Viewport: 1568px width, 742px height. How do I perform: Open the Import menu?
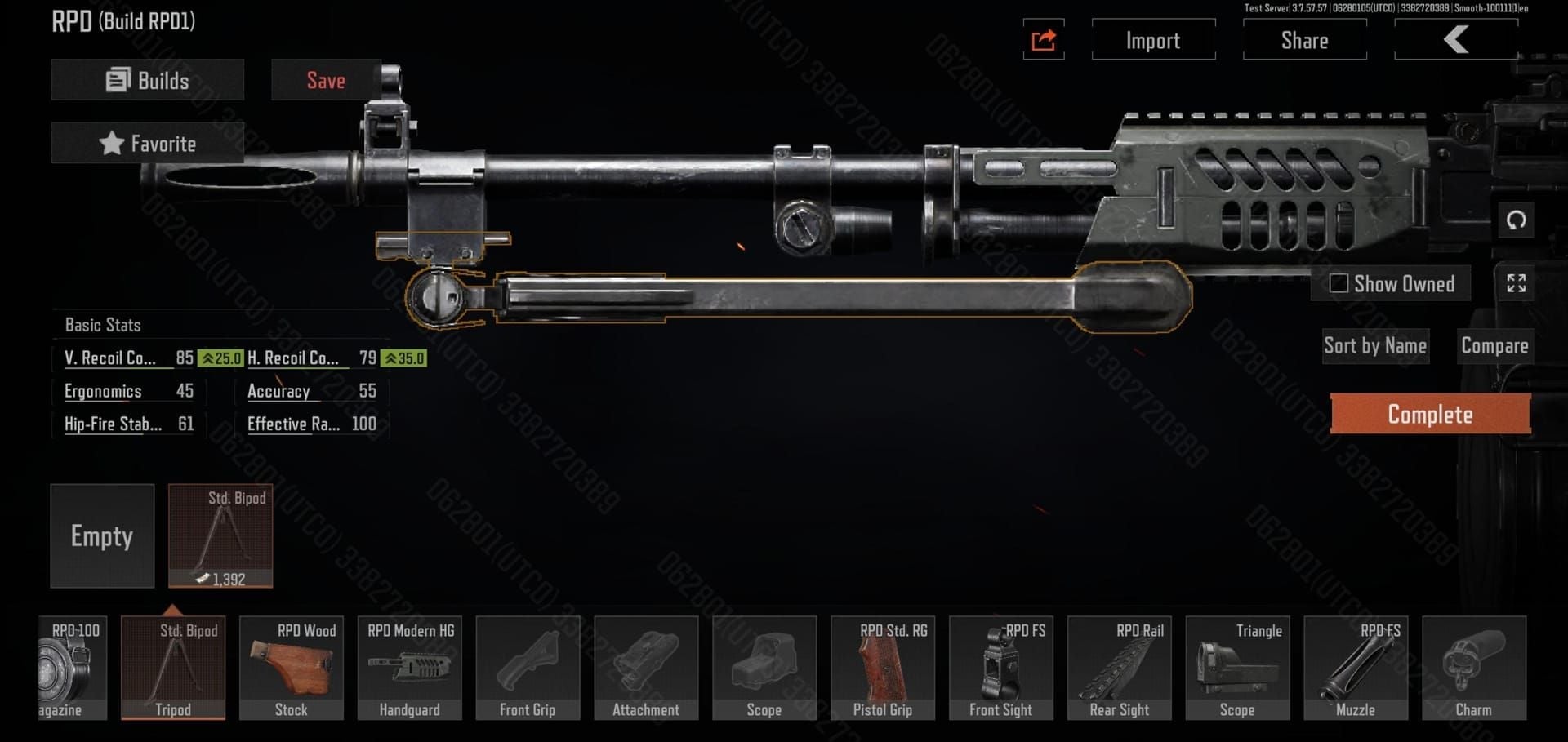[1153, 39]
